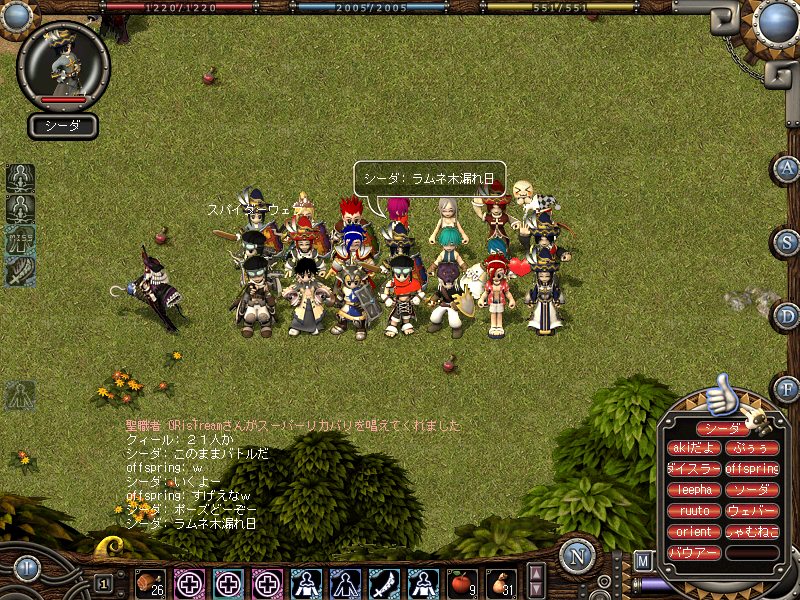Toggle the small M button
Viewport: 800px width, 600px height.
[643, 559]
